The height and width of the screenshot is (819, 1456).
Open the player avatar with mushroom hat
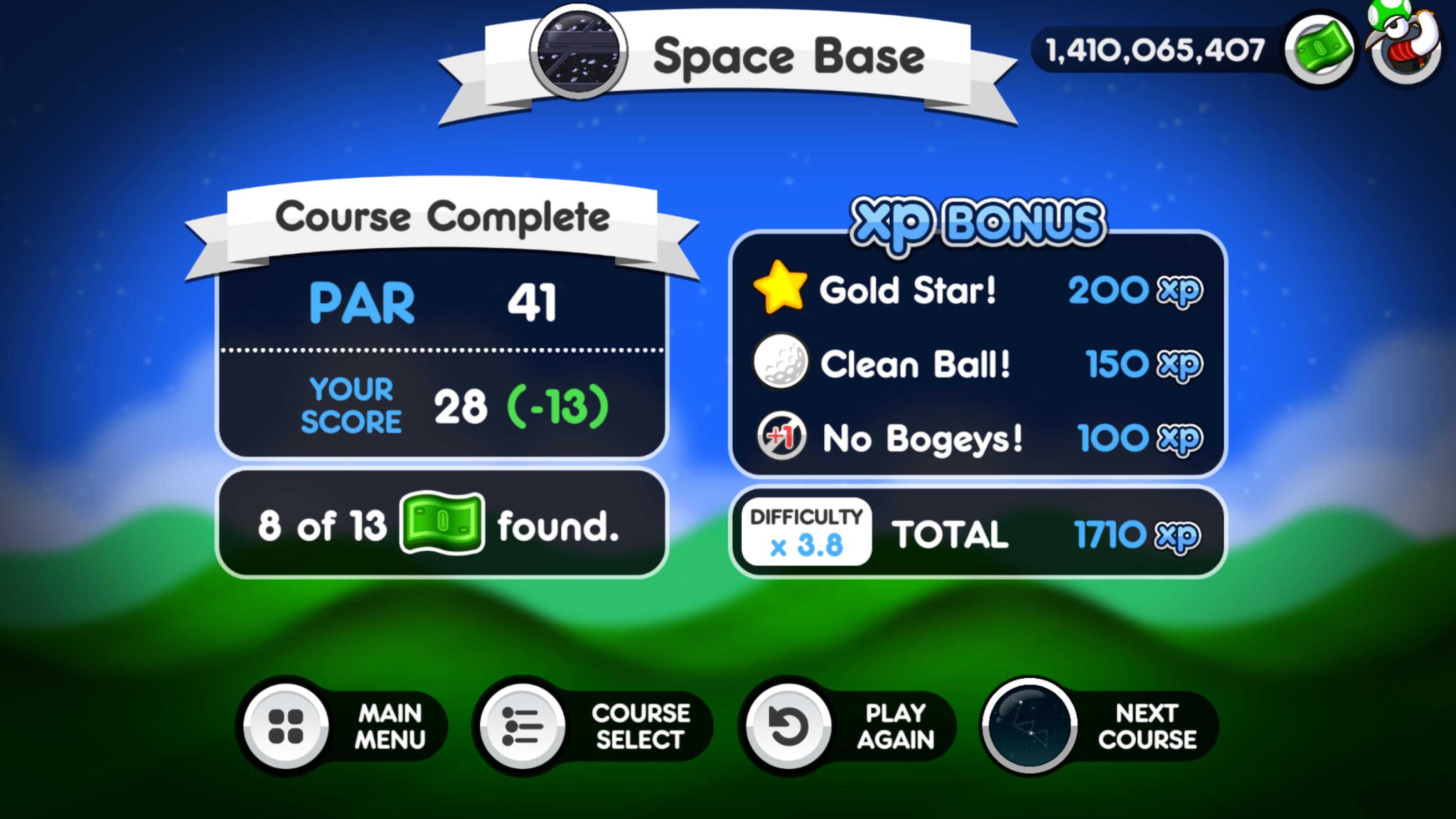(x=1405, y=45)
